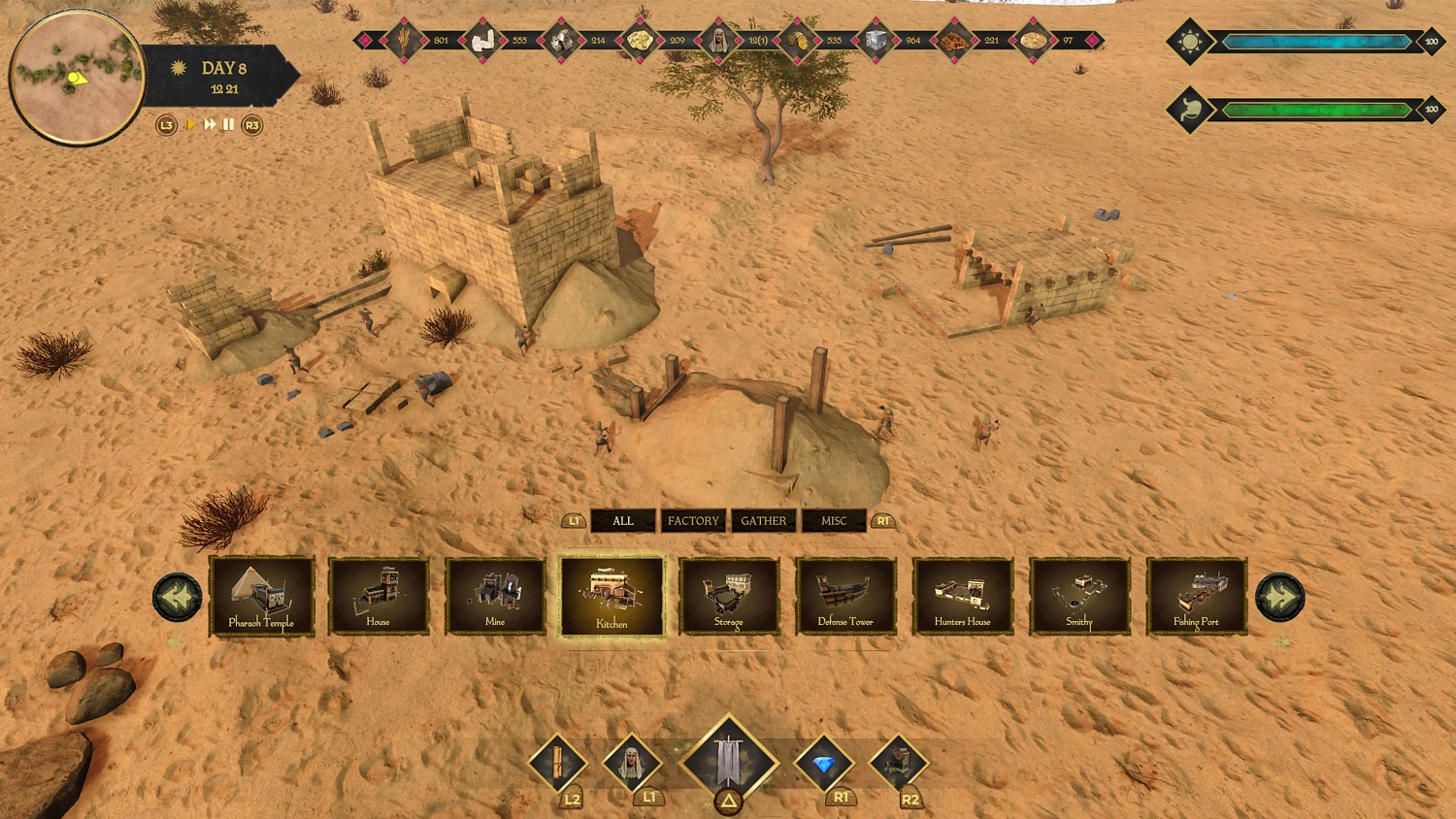Open the banner menu with the triangle button
The height and width of the screenshot is (819, 1456).
728,762
